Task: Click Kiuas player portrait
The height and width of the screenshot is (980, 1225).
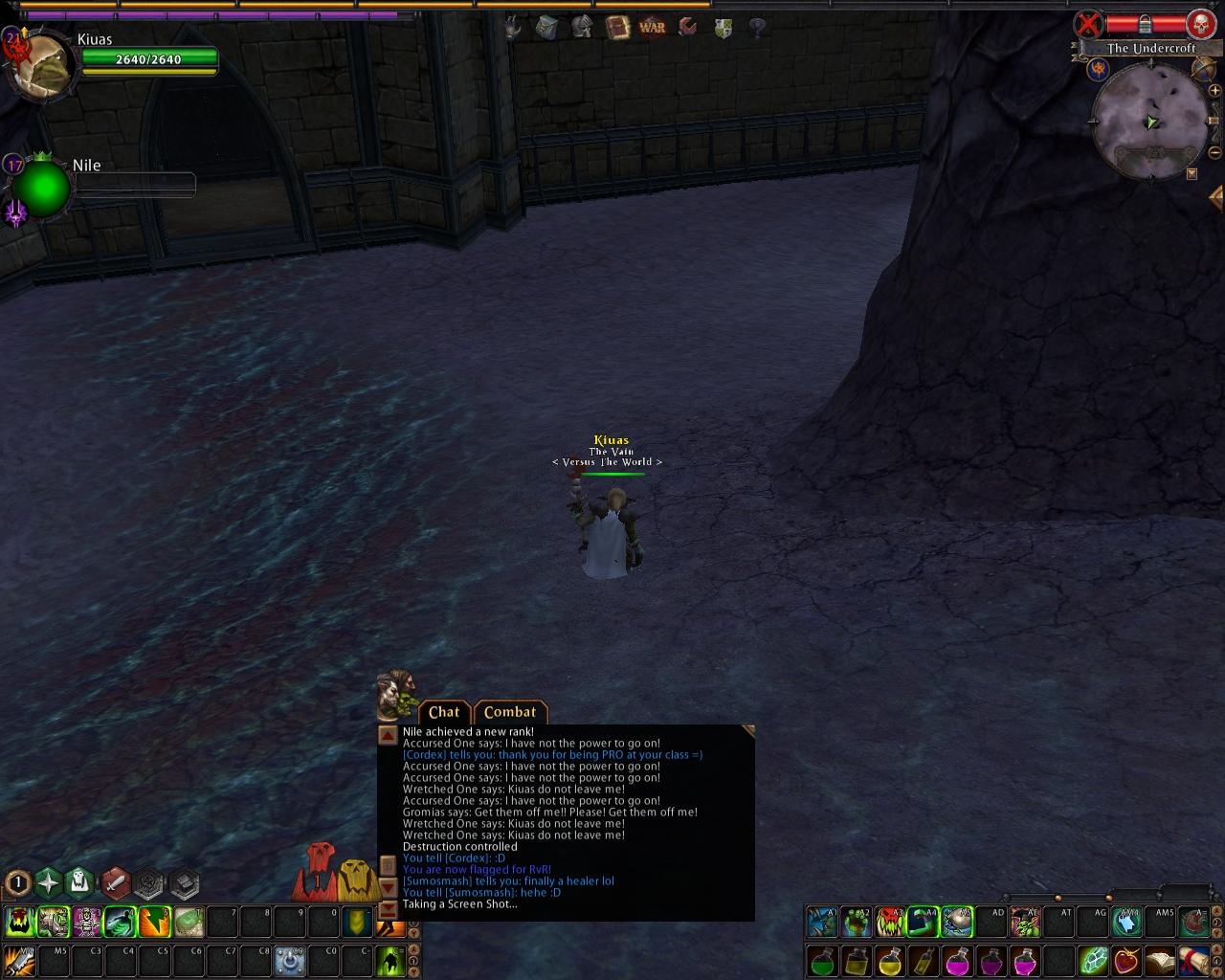Action: 40,65
